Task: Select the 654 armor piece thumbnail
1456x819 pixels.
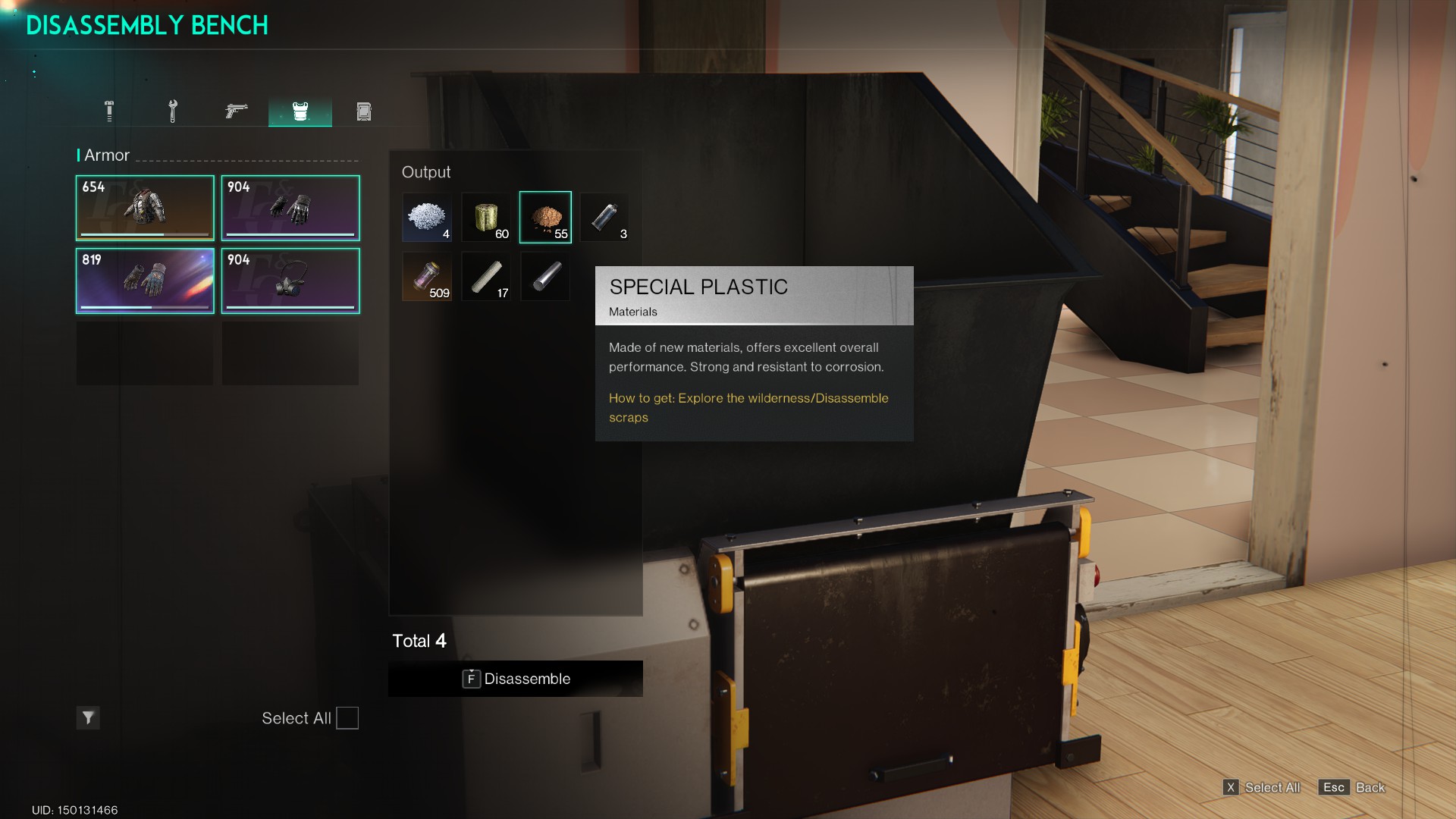Action: click(145, 208)
